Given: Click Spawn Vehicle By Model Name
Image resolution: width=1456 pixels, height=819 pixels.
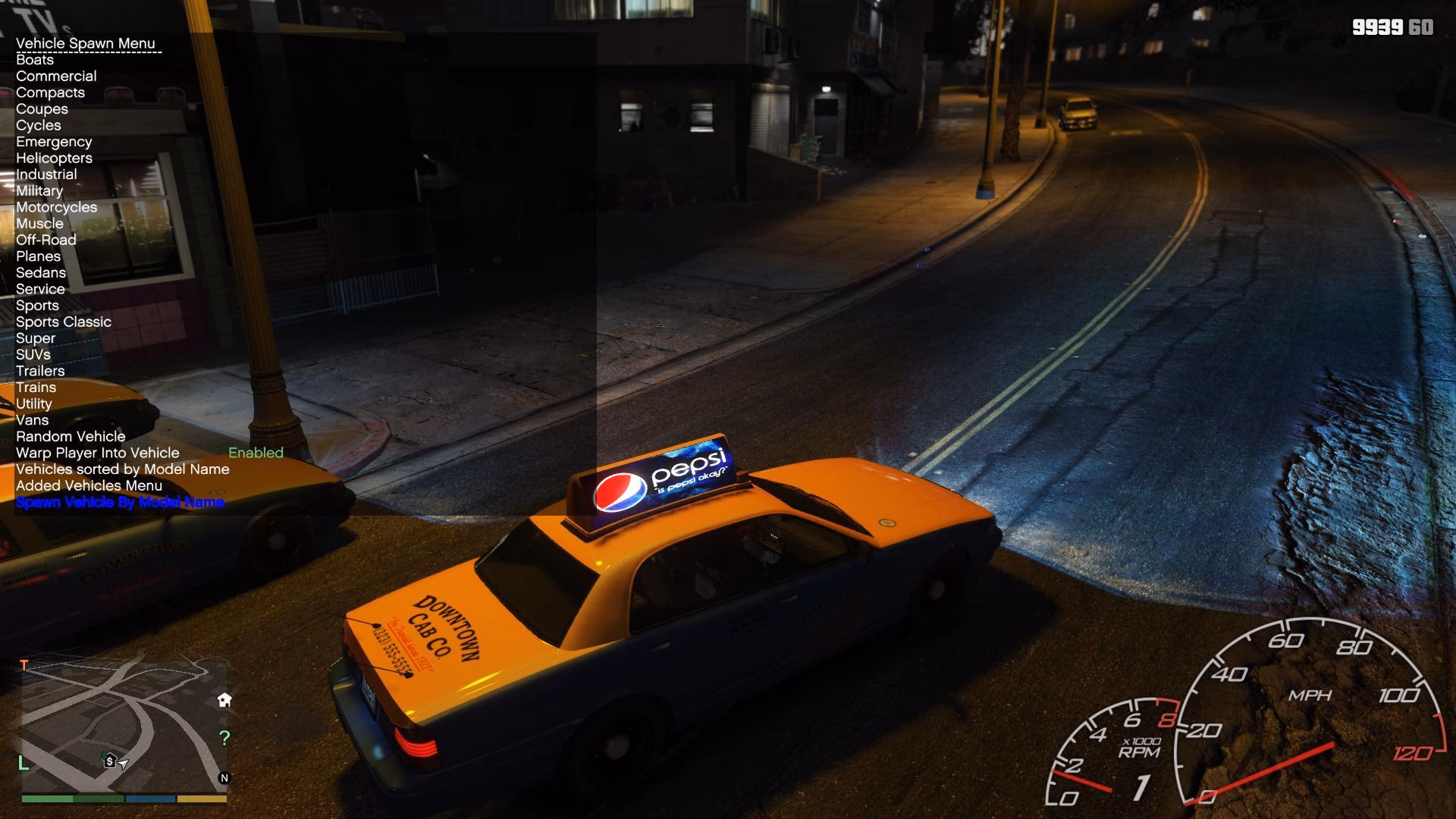Looking at the screenshot, I should pyautogui.click(x=120, y=501).
